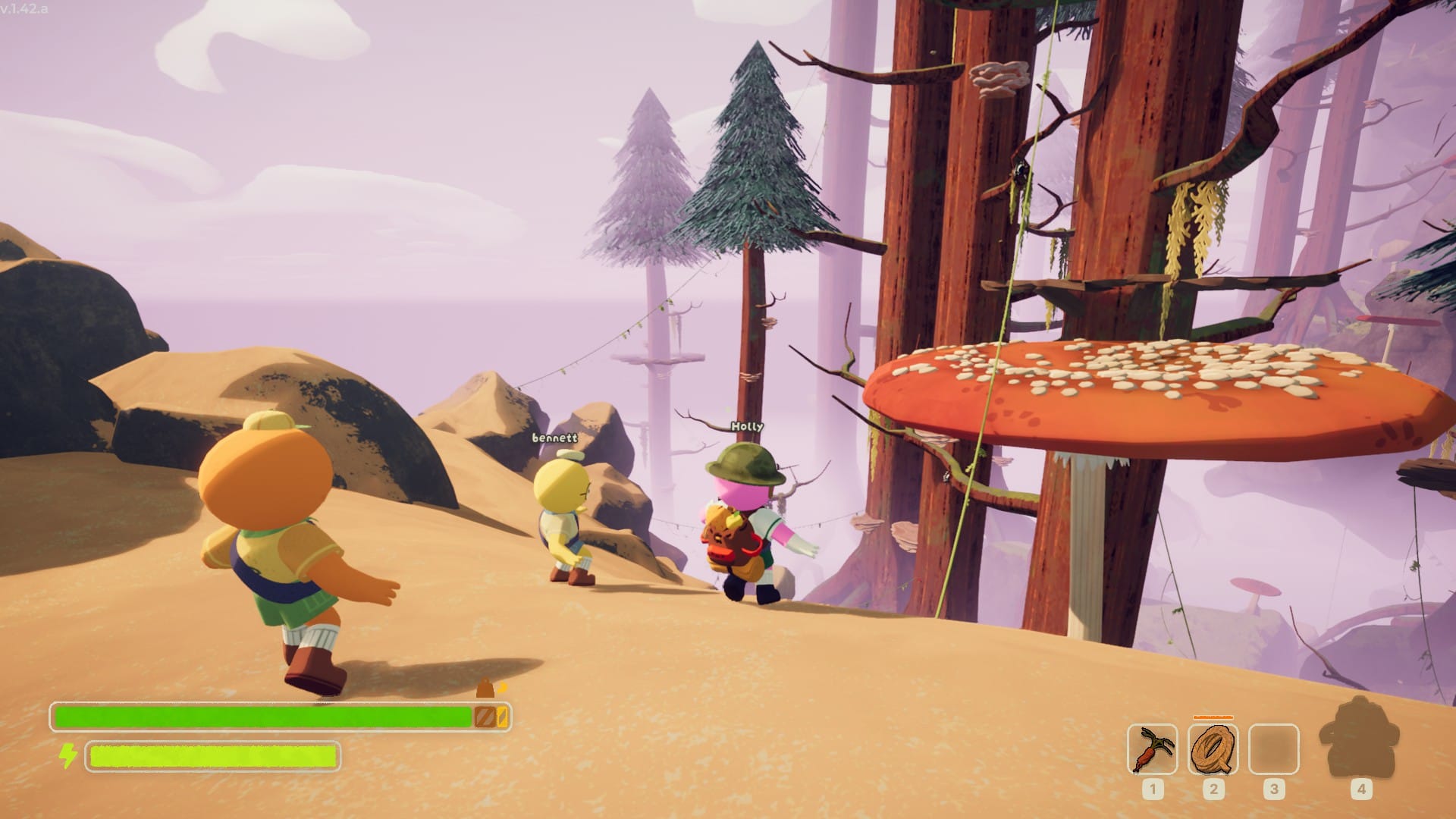Image resolution: width=1456 pixels, height=819 pixels.
Task: Click the yellow crescent item icon above the health bar
Action: pos(500,687)
